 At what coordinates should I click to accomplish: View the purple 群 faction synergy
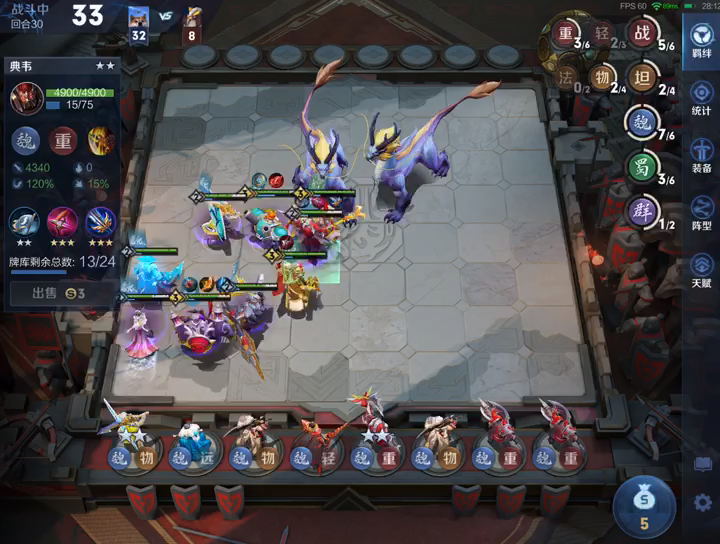[x=641, y=211]
